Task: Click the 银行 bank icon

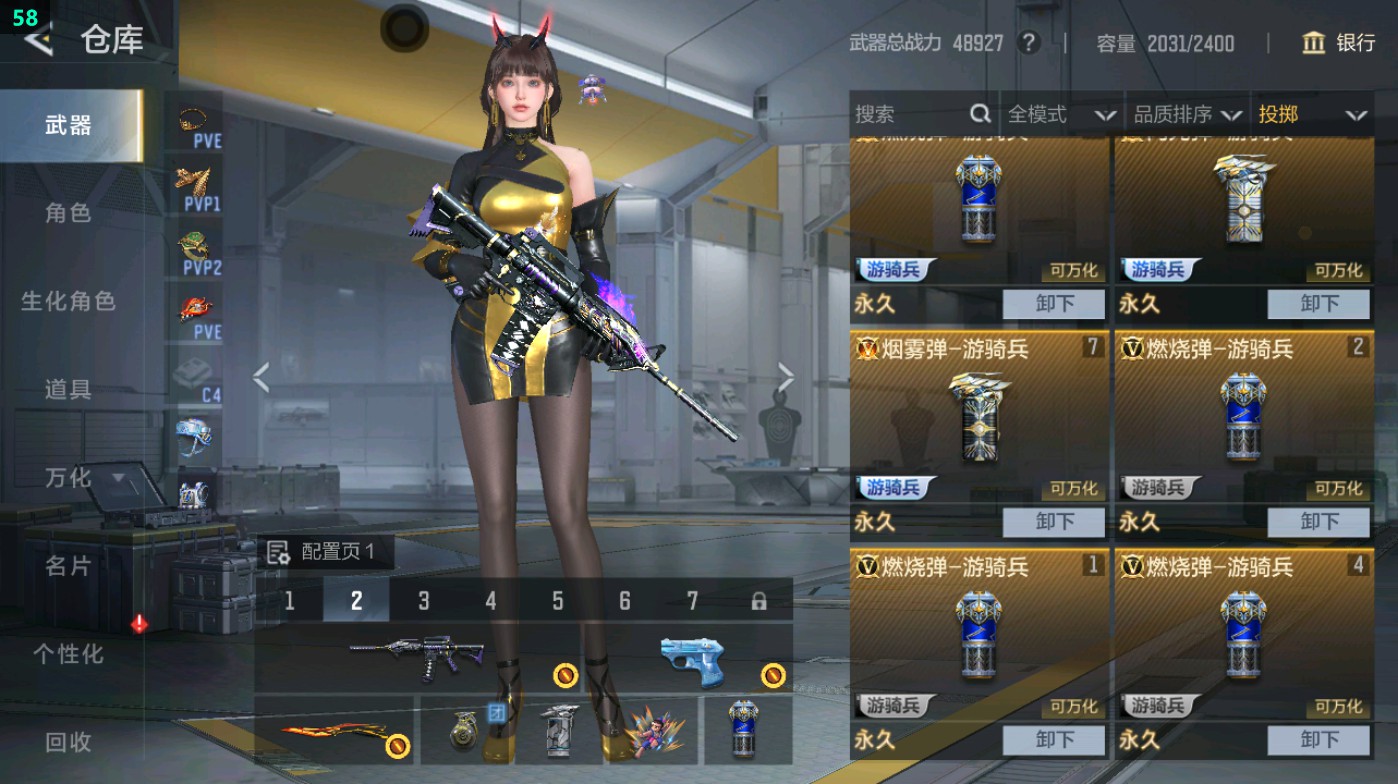Action: tap(1313, 44)
